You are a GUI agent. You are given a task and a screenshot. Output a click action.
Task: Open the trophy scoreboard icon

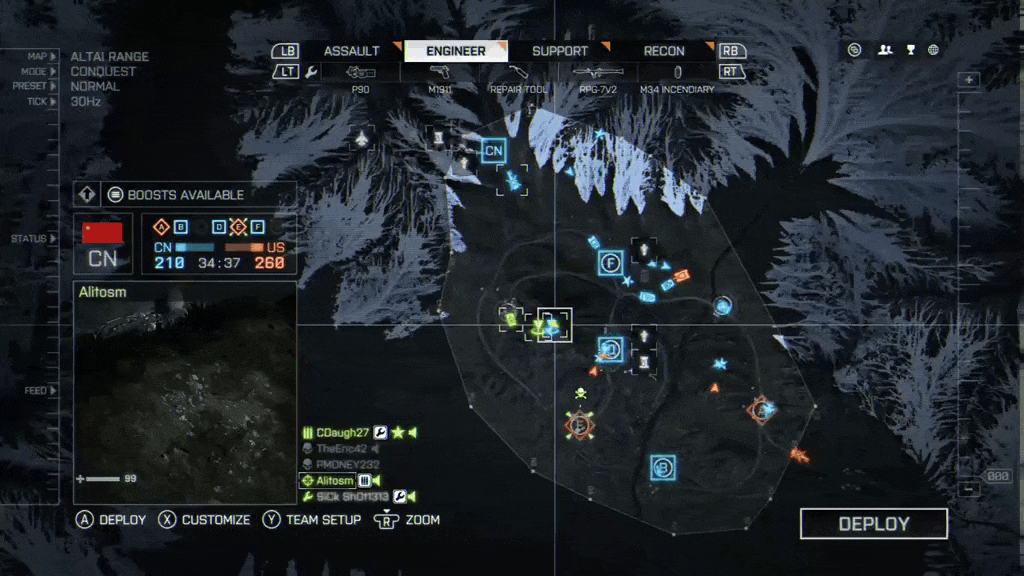pyautogui.click(x=910, y=50)
